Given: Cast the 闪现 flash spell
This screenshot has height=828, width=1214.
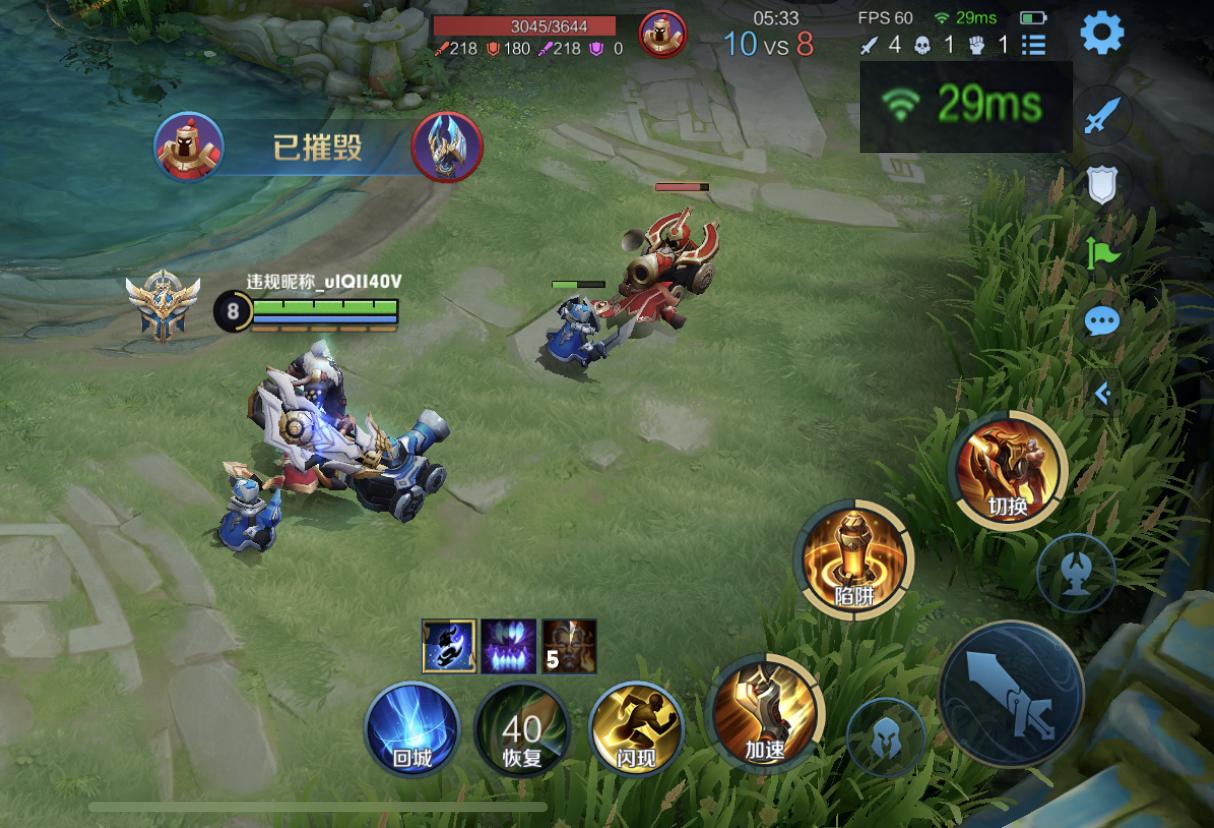Looking at the screenshot, I should click(x=636, y=729).
